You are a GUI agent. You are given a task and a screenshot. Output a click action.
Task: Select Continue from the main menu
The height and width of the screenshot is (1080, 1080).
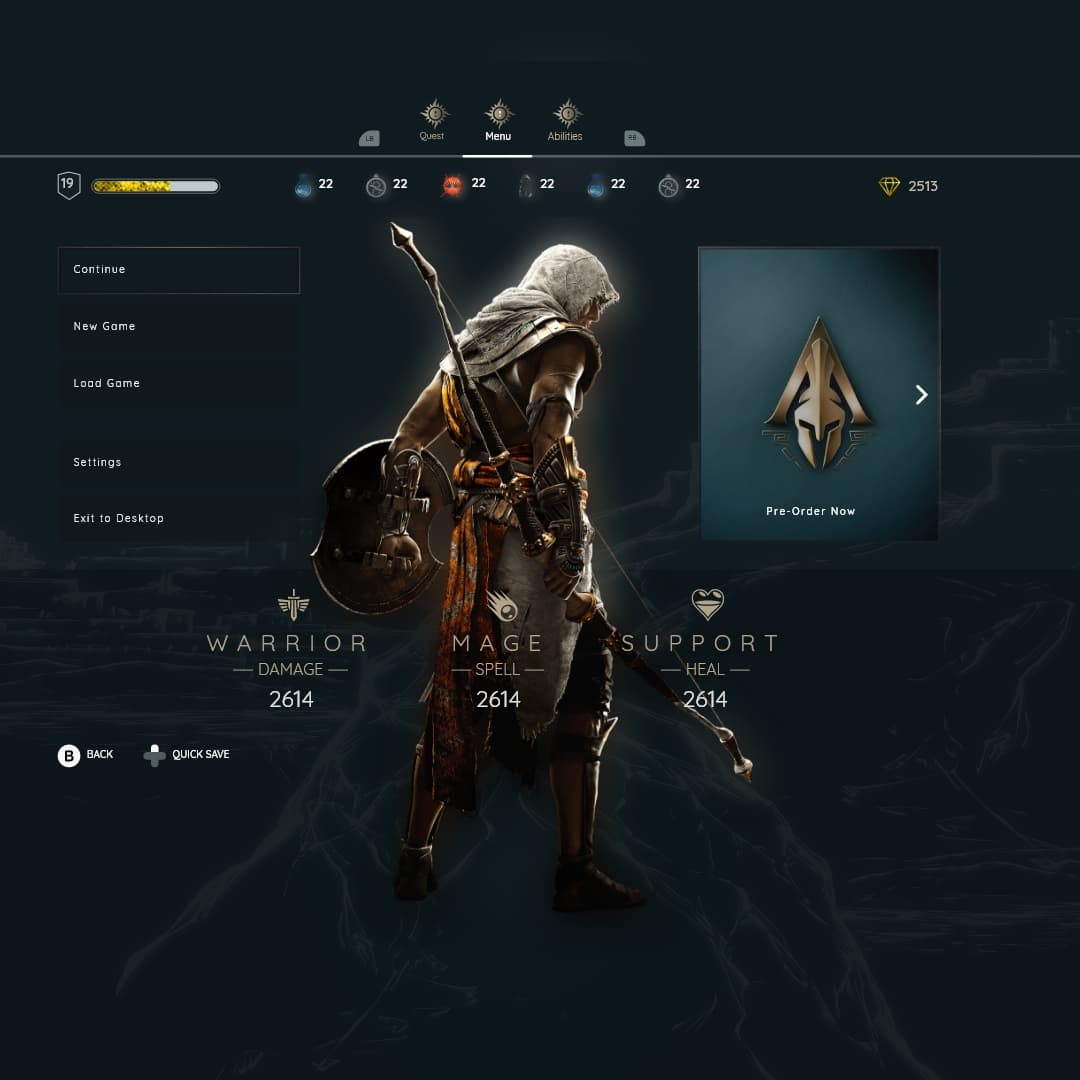coord(178,270)
